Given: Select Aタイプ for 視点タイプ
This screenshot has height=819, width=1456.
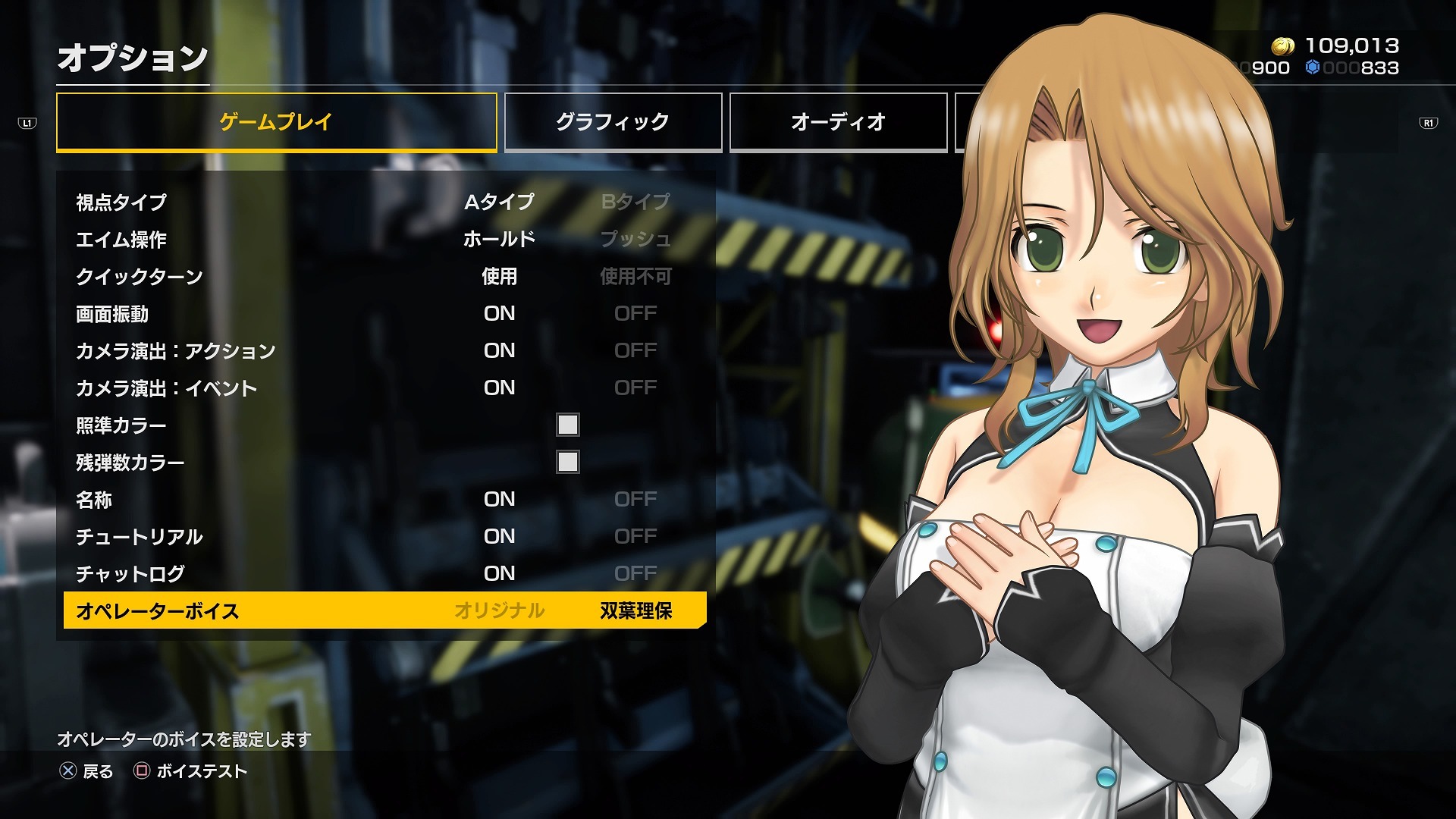Looking at the screenshot, I should [499, 202].
